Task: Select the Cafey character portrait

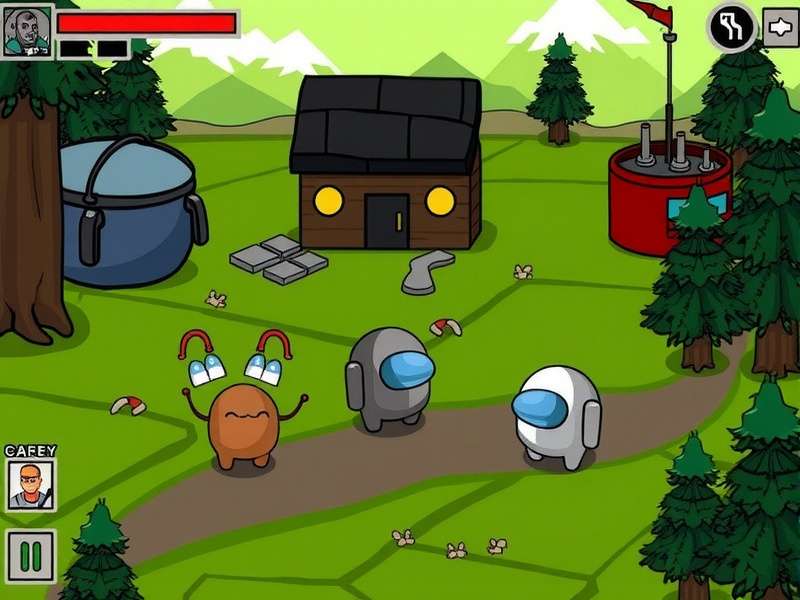Action: pos(31,485)
